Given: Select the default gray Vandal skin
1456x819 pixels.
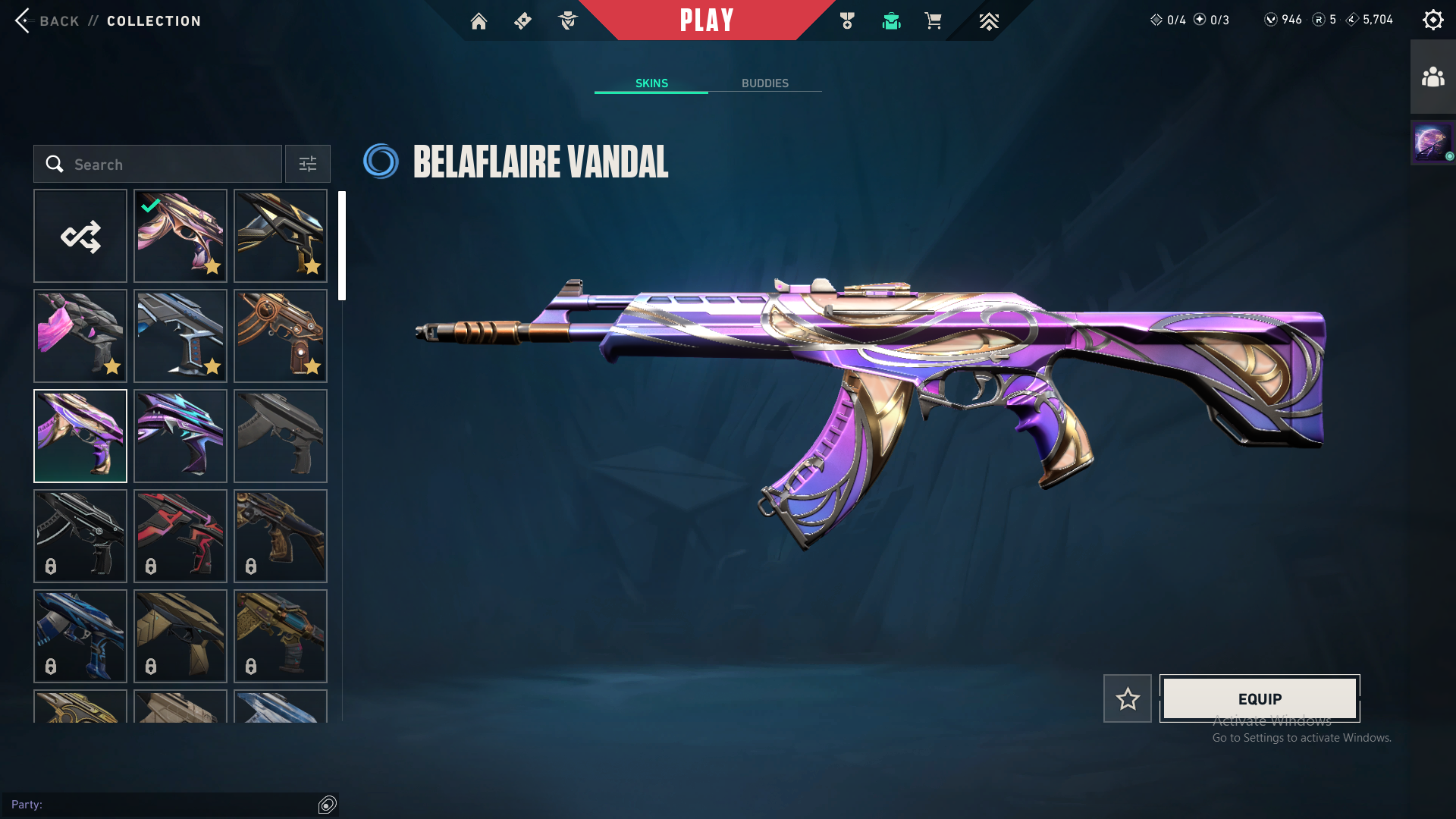Looking at the screenshot, I should click(281, 436).
